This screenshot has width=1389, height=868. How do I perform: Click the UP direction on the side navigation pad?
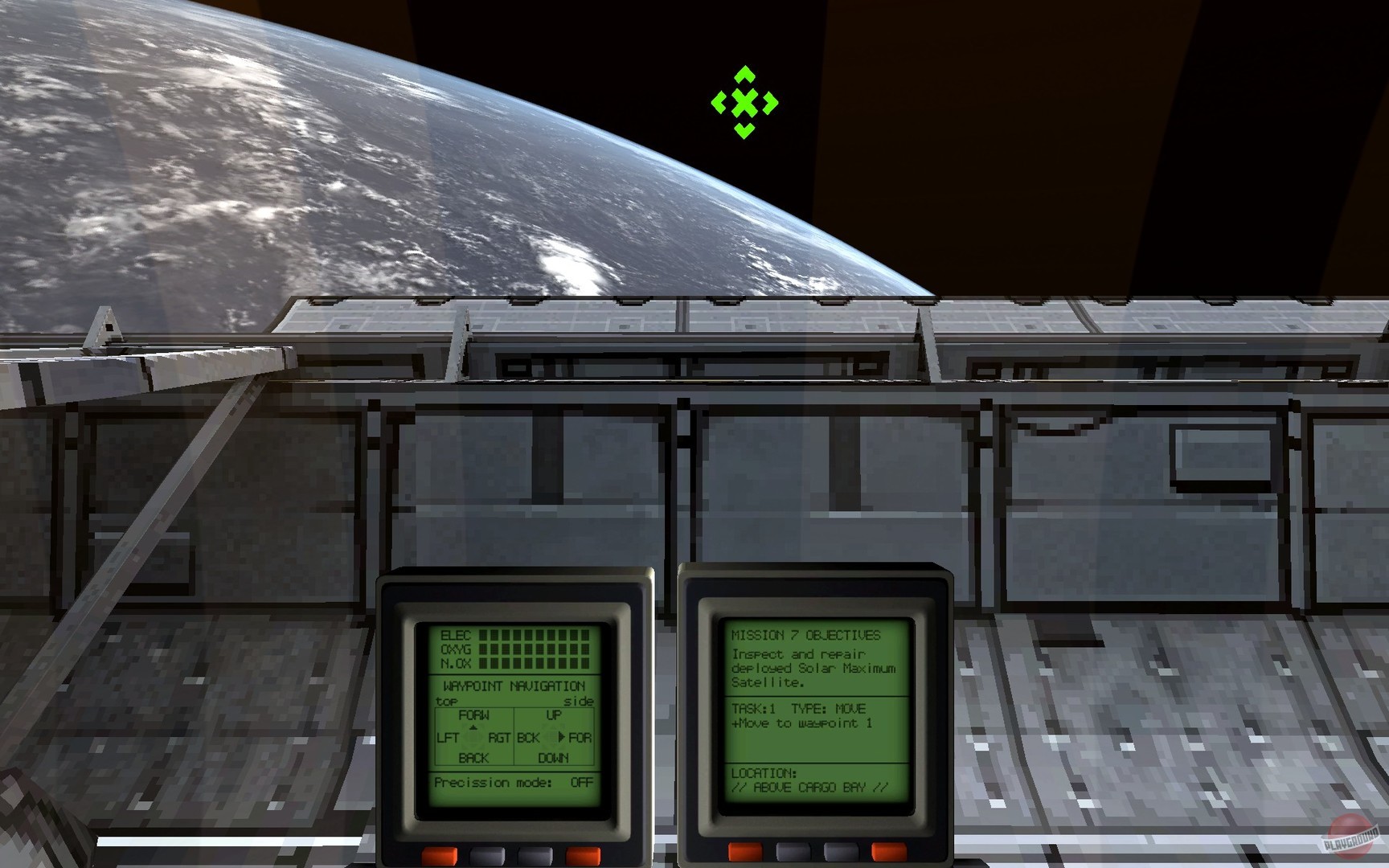(552, 713)
